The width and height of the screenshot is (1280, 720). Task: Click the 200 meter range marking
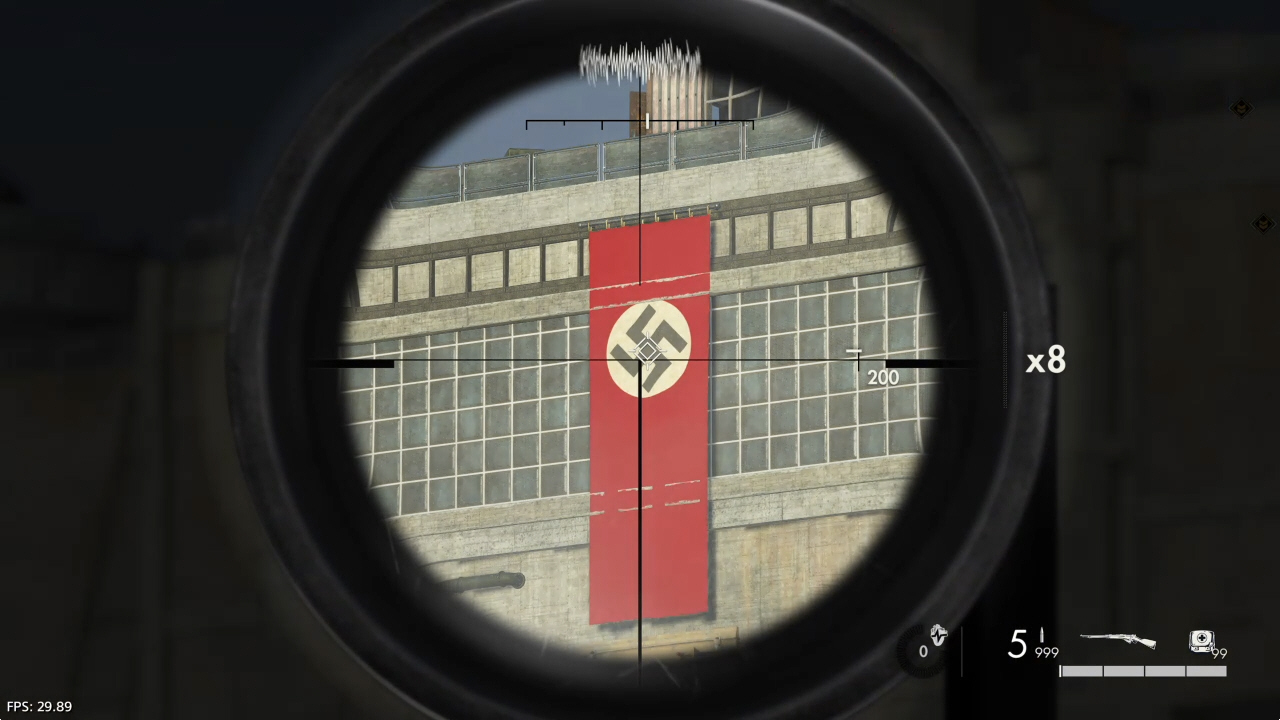coord(883,377)
